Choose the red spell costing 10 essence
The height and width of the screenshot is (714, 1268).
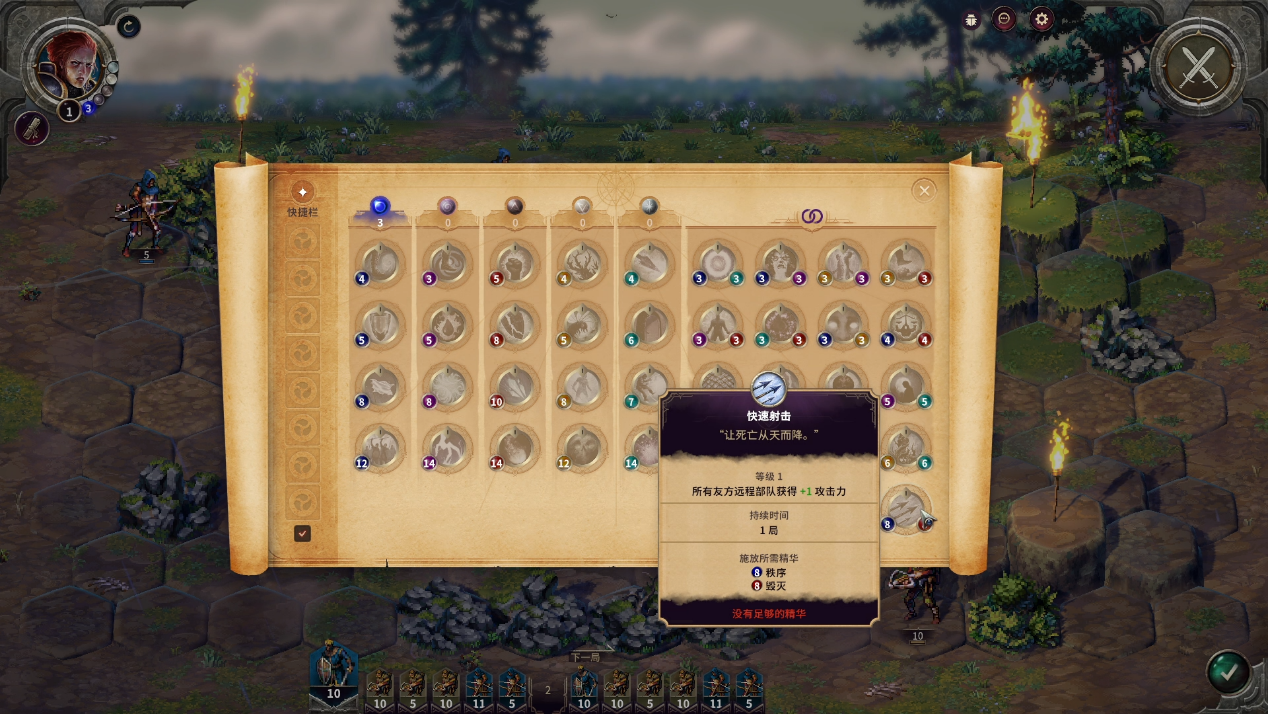515,387
